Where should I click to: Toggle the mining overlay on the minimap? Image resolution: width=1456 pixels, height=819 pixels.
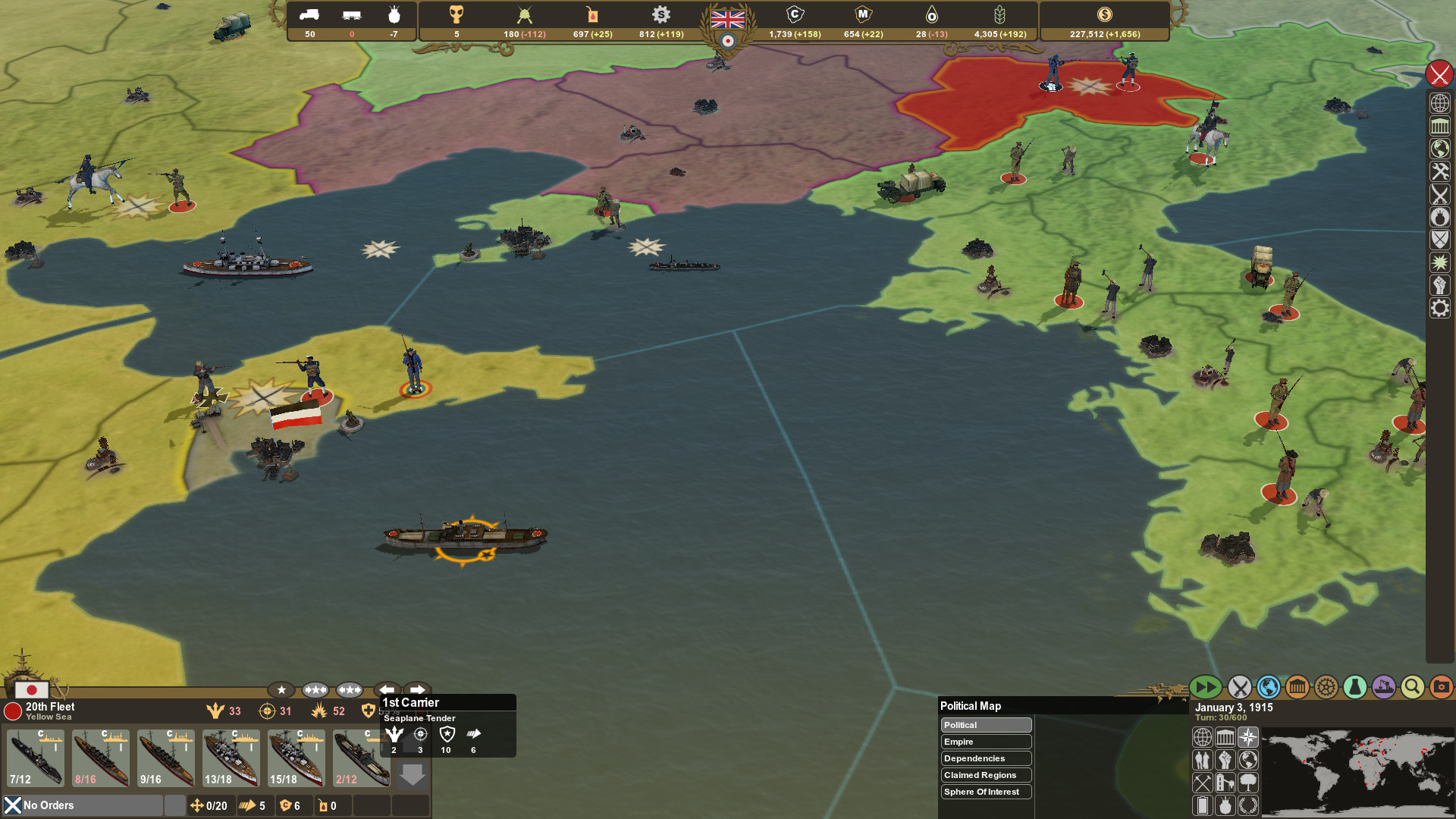coord(1203,781)
